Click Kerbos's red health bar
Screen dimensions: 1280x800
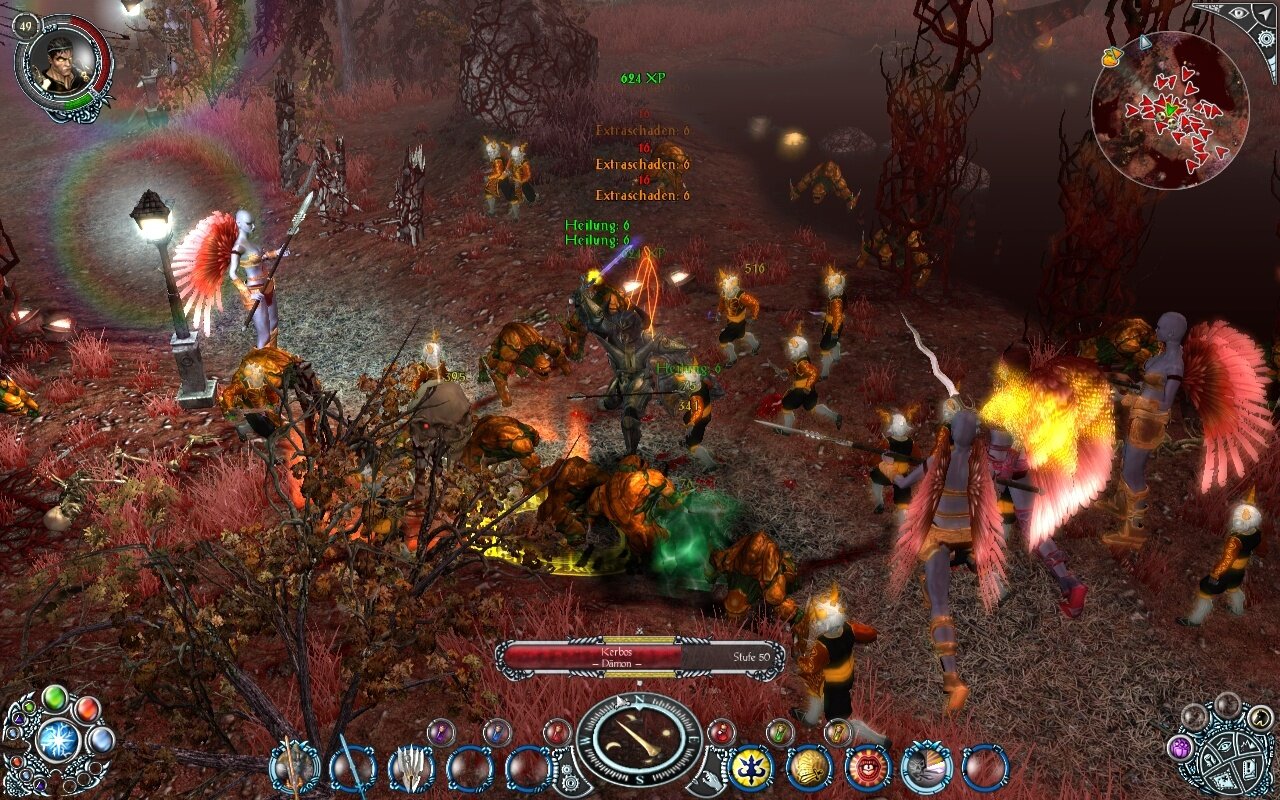[590, 654]
